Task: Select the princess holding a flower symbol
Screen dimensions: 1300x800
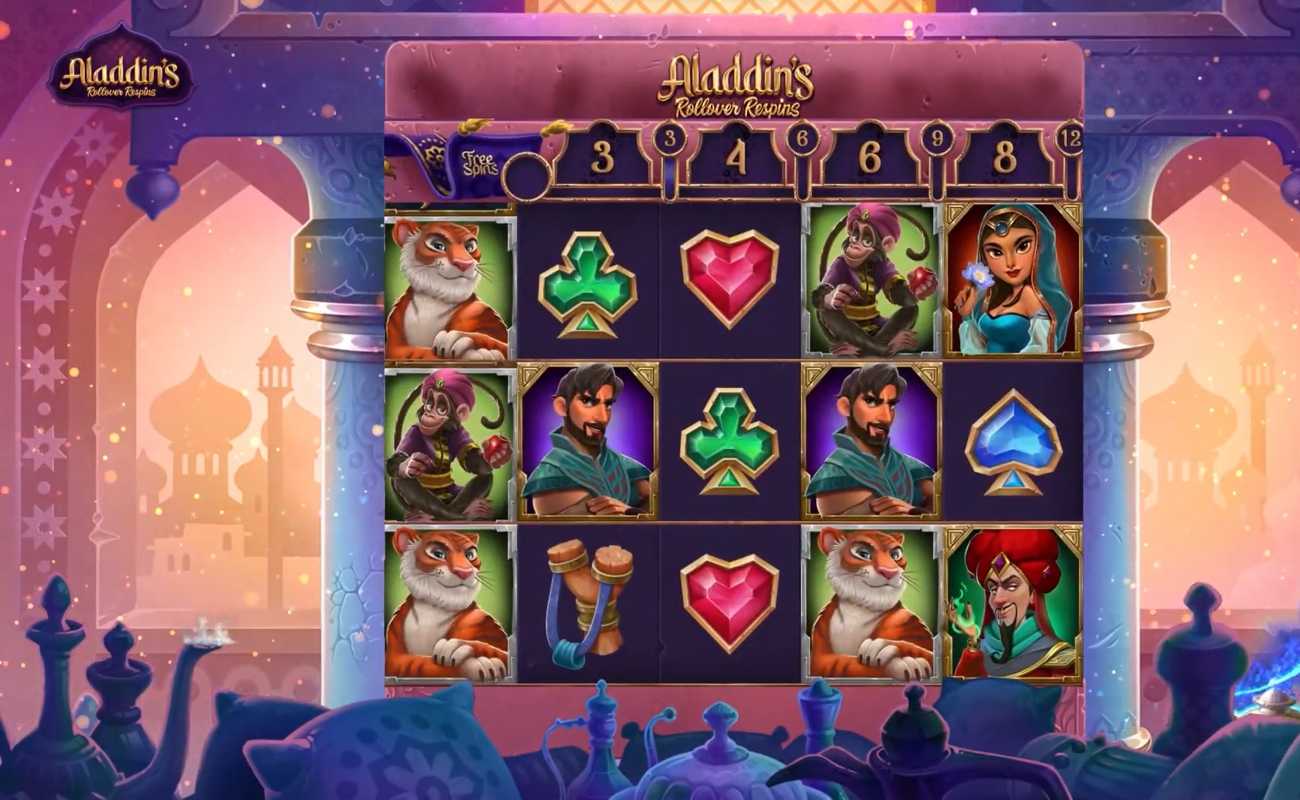Action: tap(1010, 280)
